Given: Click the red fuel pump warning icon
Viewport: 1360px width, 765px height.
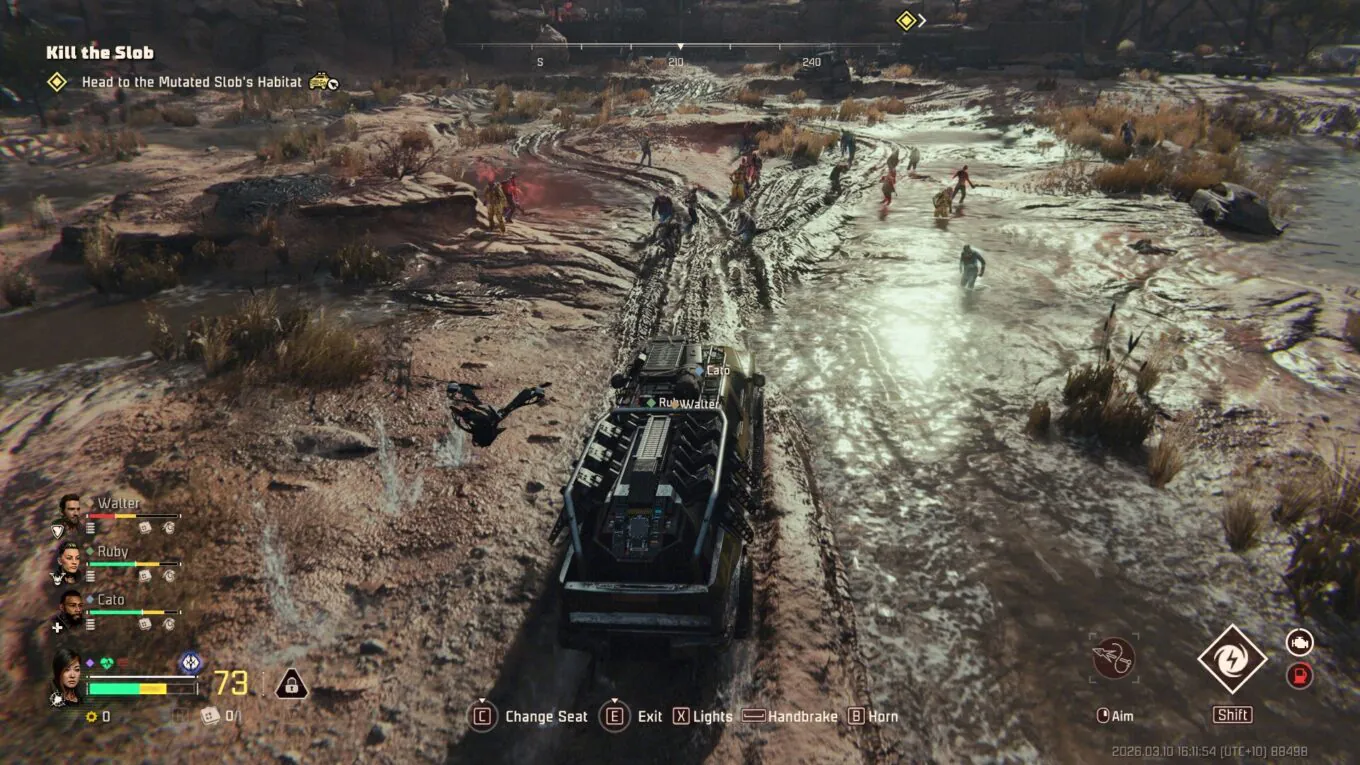Looking at the screenshot, I should [1299, 676].
